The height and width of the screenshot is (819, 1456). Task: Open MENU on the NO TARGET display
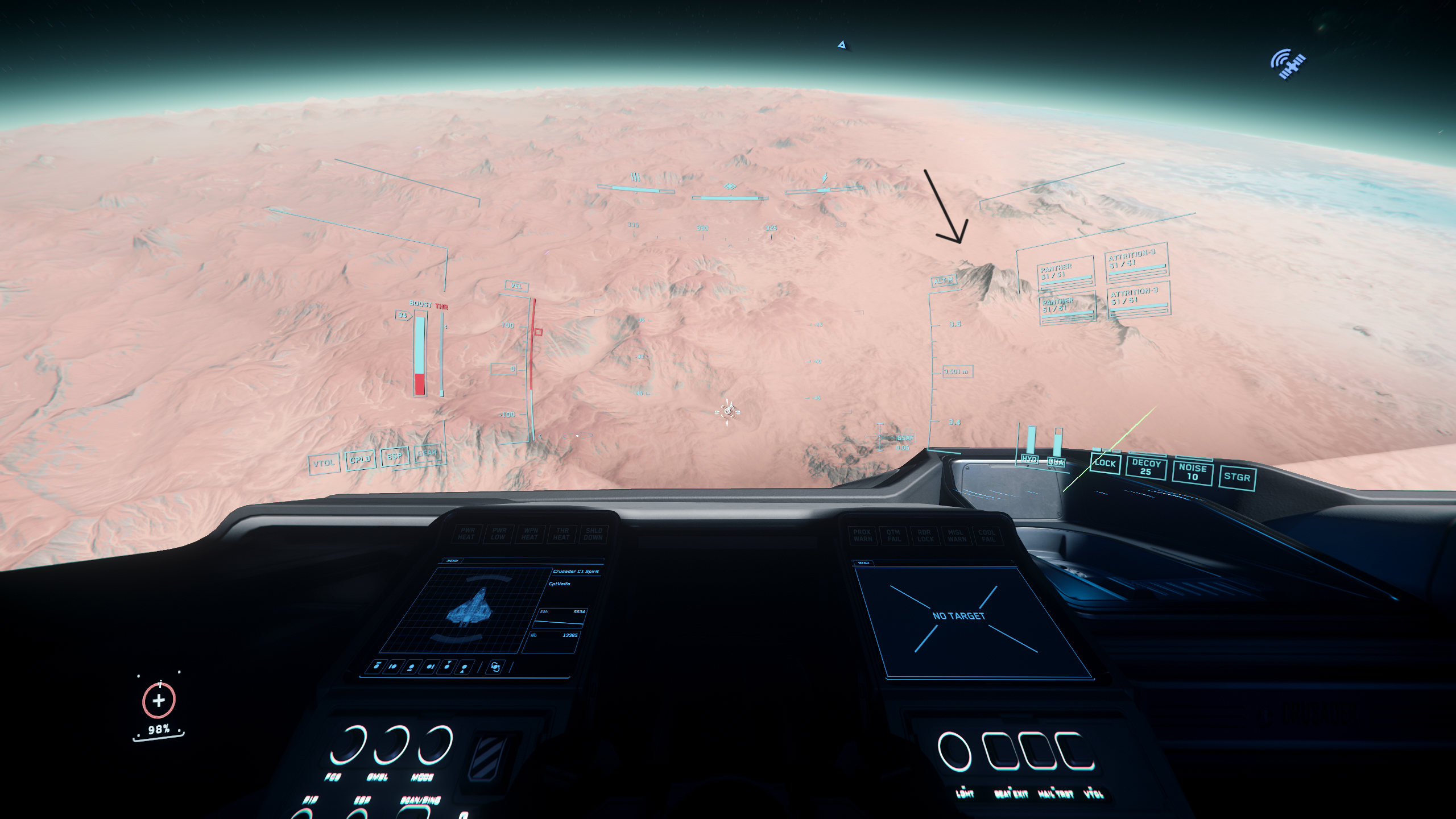tap(863, 563)
